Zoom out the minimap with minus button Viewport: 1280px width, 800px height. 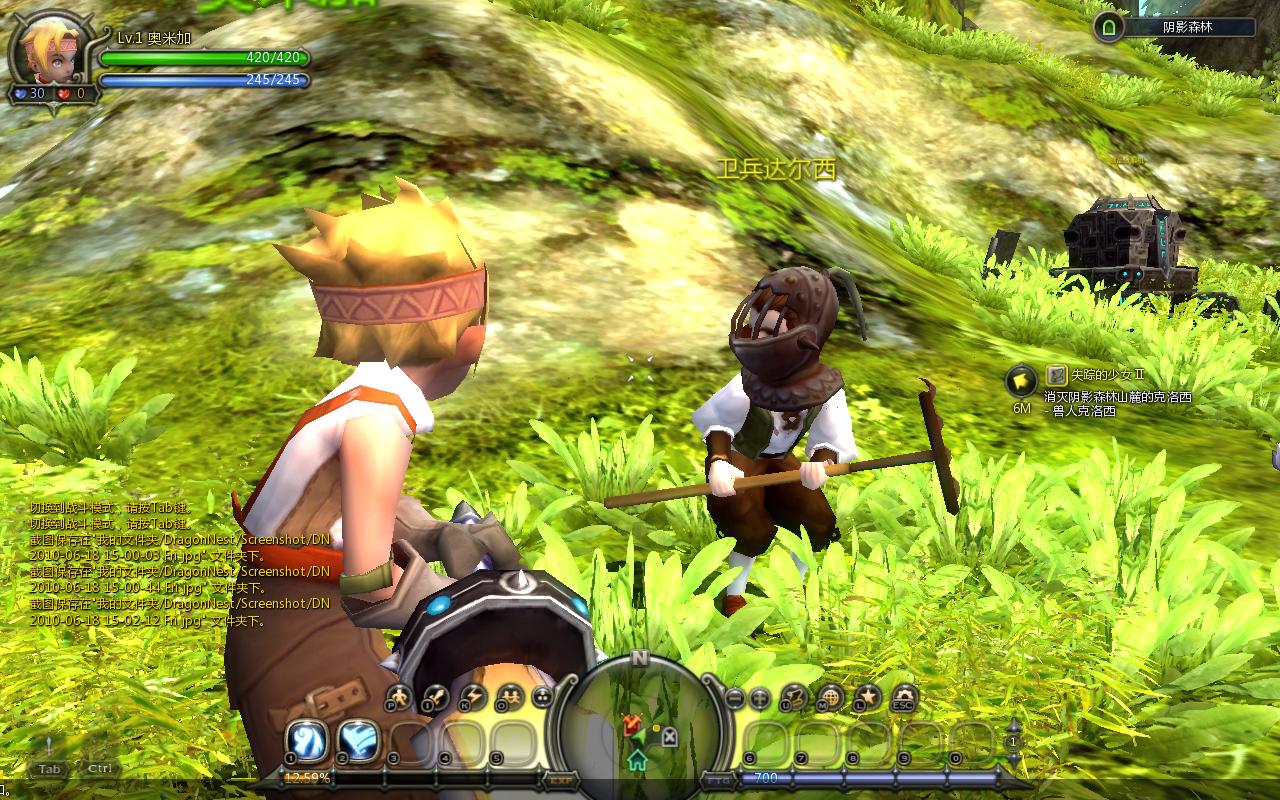(x=735, y=699)
